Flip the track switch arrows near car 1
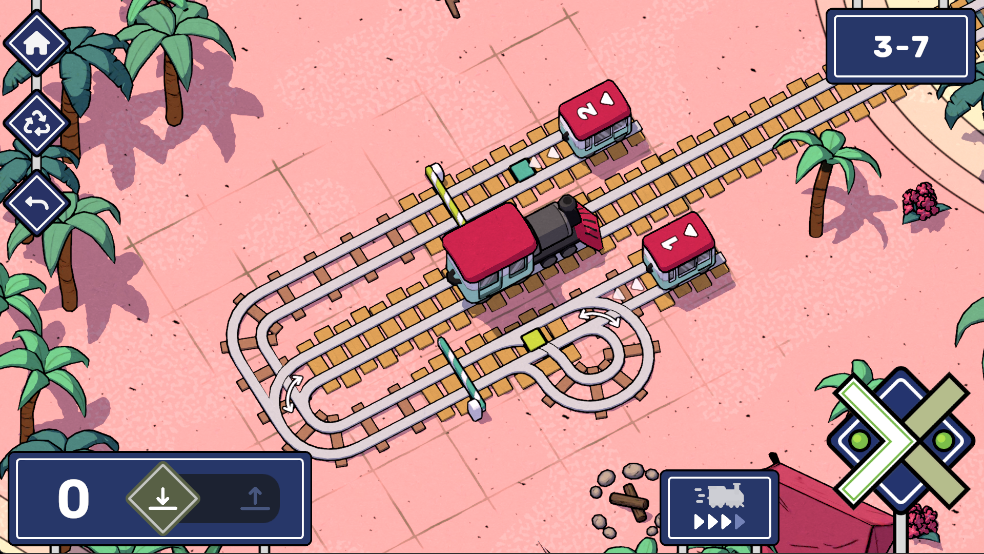The height and width of the screenshot is (554, 984). (x=599, y=317)
